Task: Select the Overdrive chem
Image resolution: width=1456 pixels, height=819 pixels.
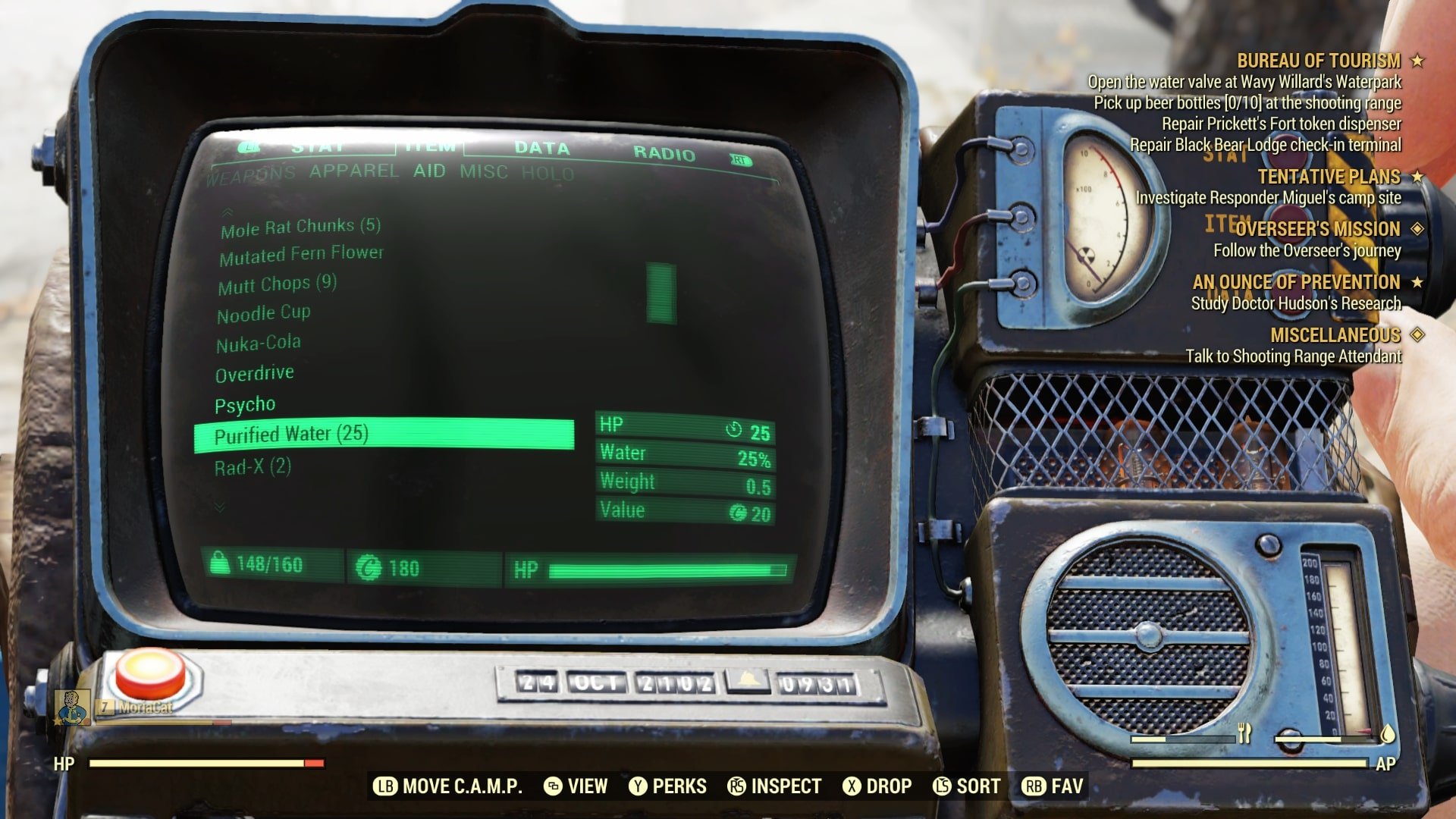Action: tap(254, 374)
